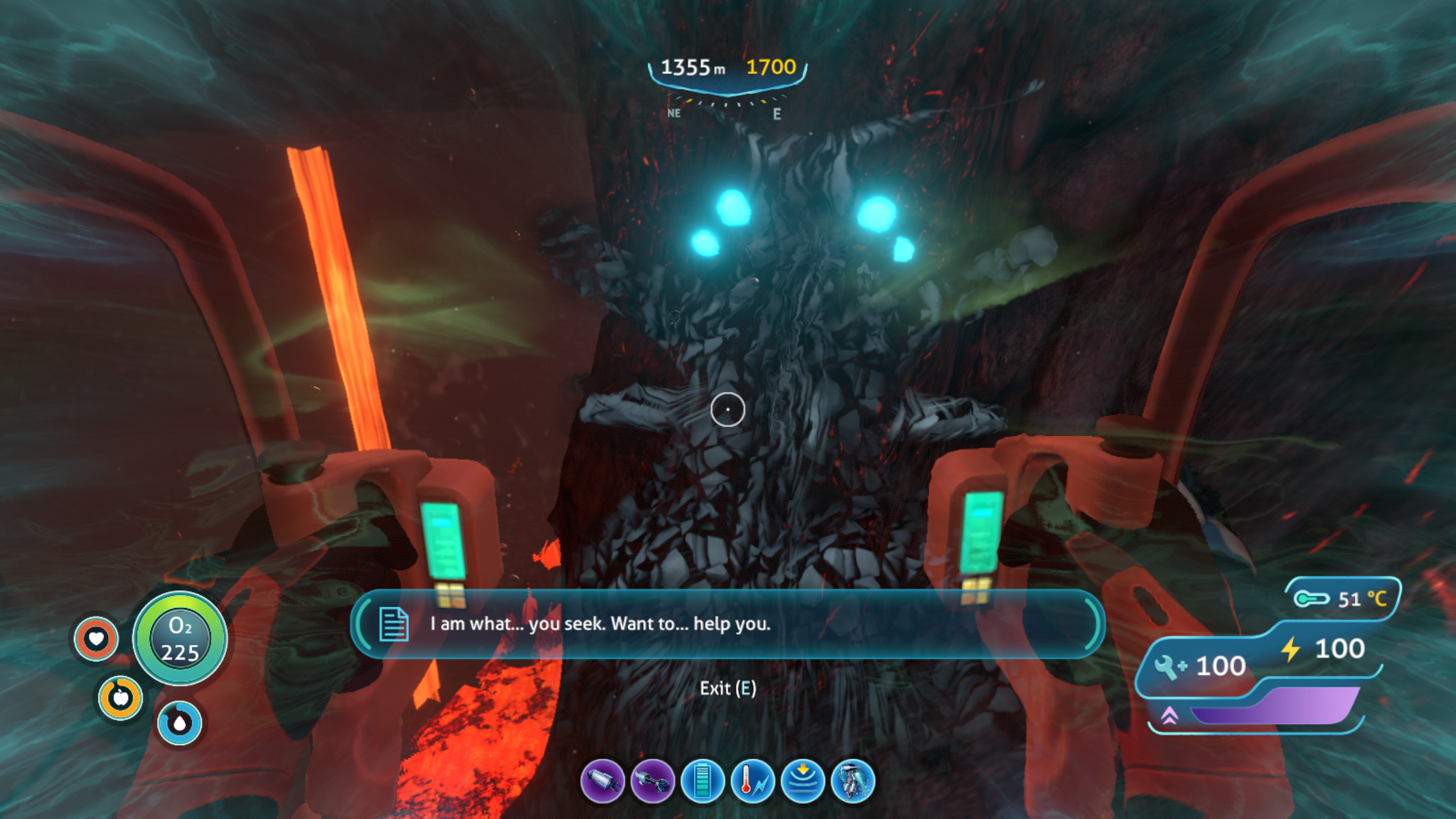Choose the thermometer and lightning reactor module
This screenshot has height=819, width=1456.
tap(753, 781)
